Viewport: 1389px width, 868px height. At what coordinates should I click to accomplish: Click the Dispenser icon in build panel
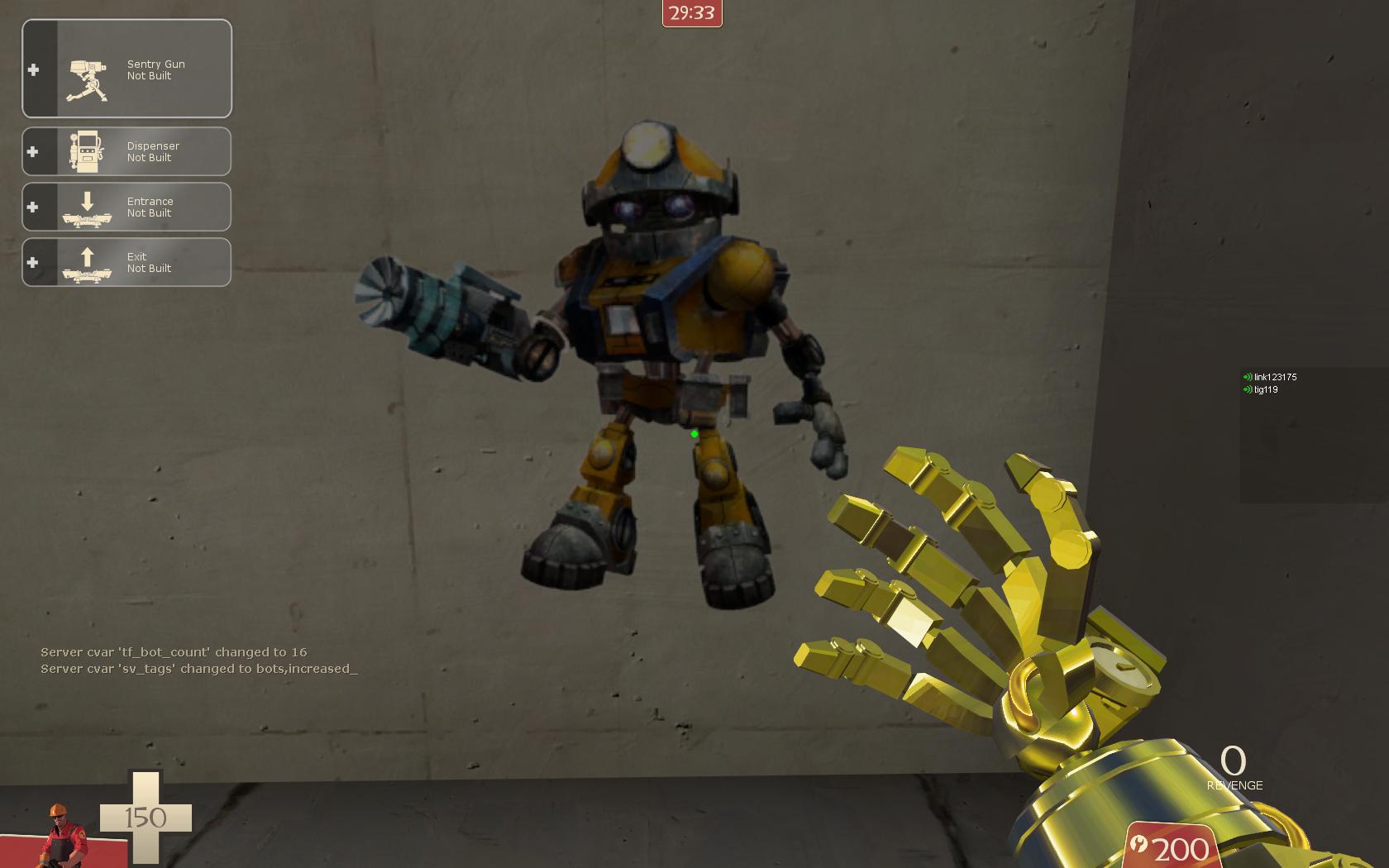[85, 150]
